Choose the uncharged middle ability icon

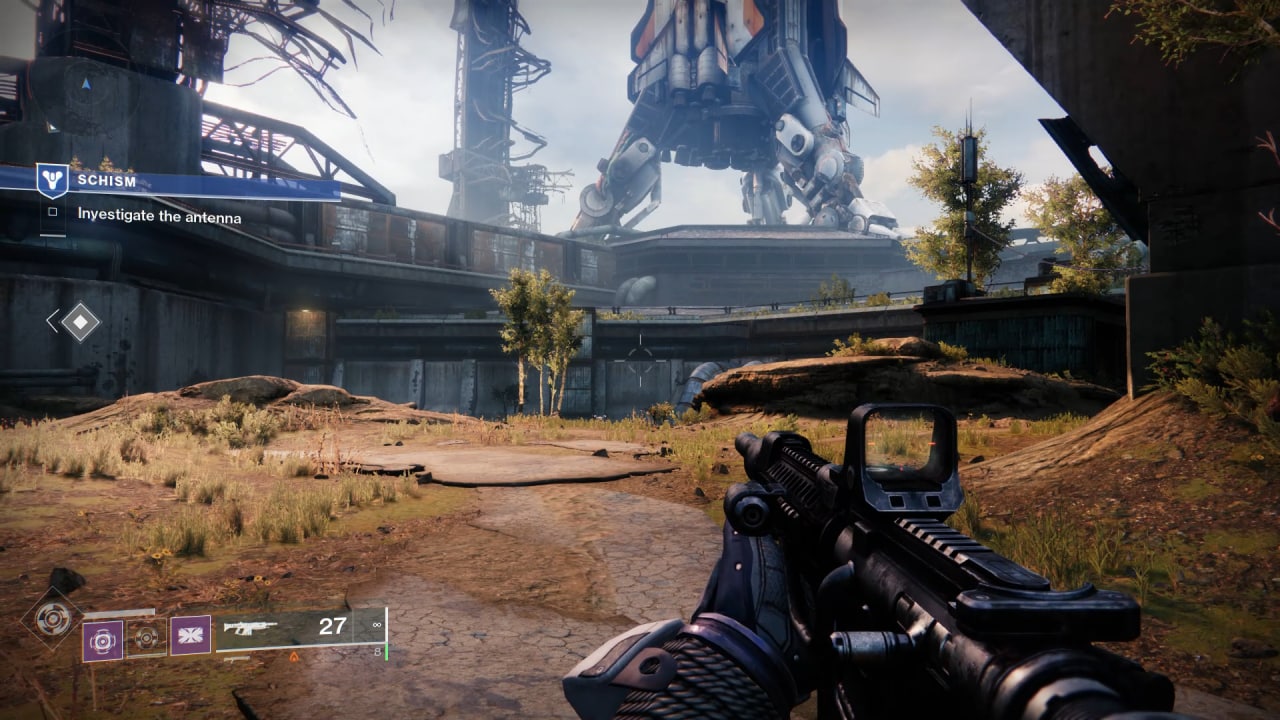[146, 636]
